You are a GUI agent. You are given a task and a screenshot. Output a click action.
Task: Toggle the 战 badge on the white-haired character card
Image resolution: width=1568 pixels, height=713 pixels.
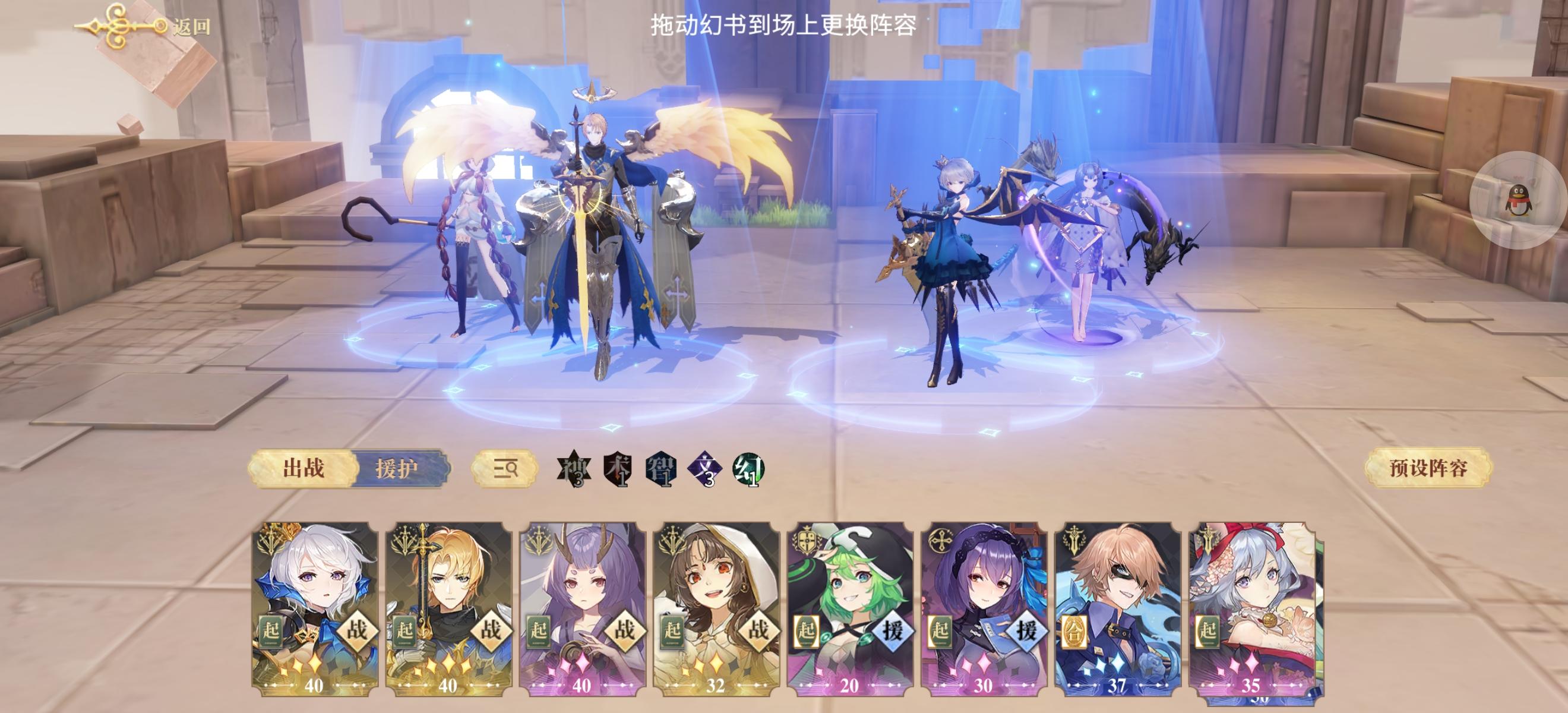[358, 630]
